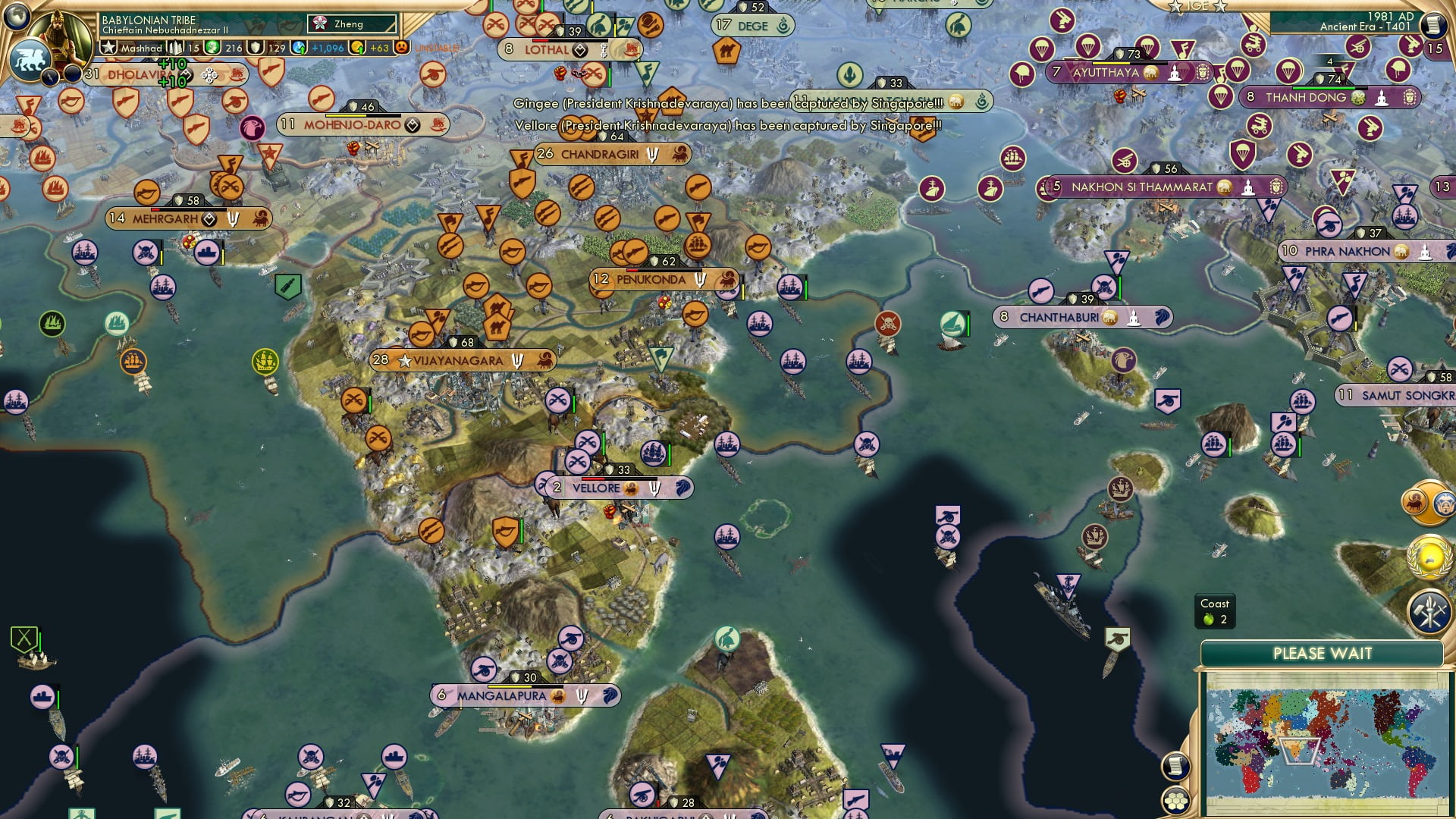Image resolution: width=1456 pixels, height=819 pixels.
Task: Open the World Congress golden globe icon
Action: [x=1428, y=556]
